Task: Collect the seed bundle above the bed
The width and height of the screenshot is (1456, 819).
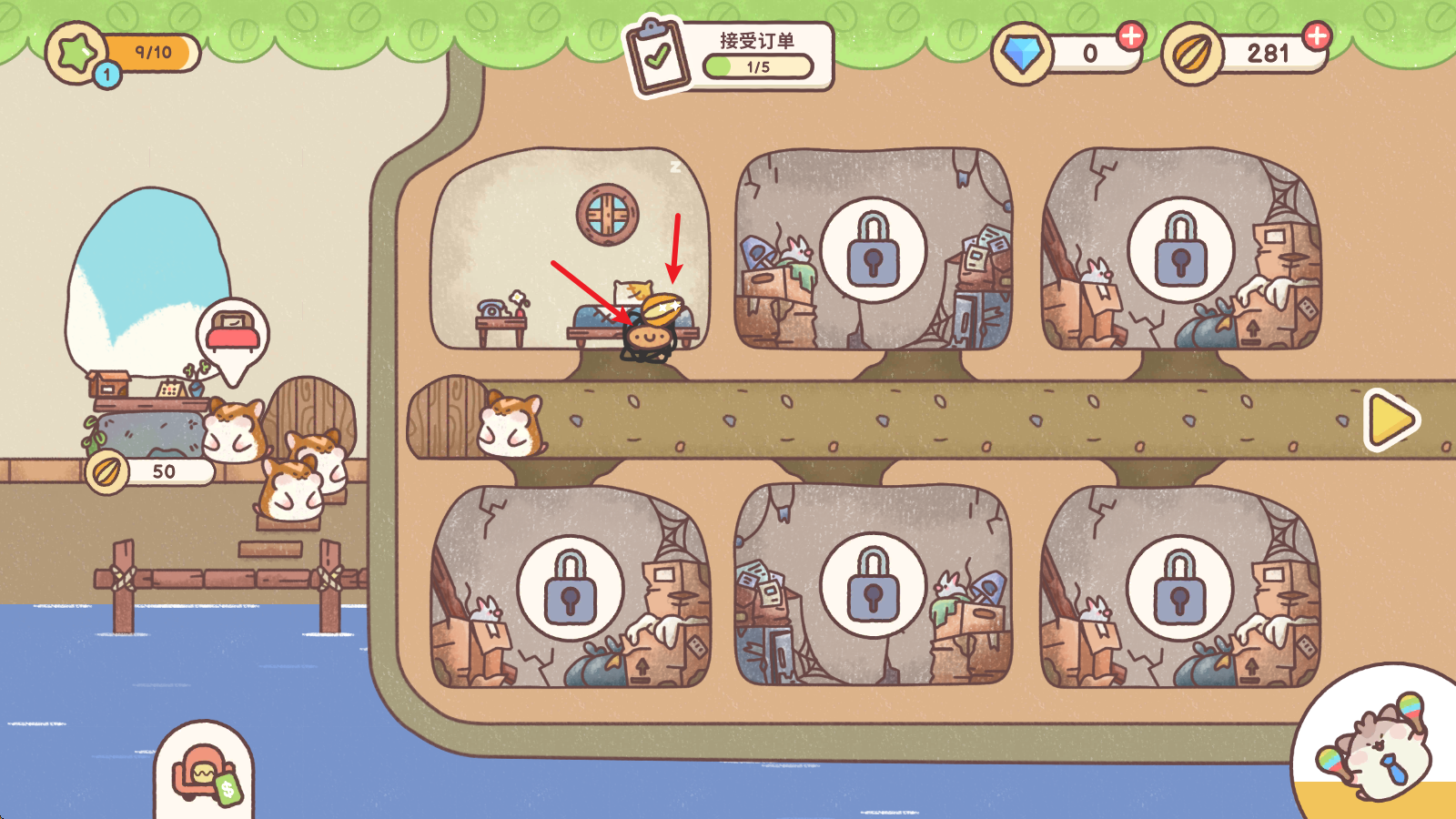Action: (662, 308)
